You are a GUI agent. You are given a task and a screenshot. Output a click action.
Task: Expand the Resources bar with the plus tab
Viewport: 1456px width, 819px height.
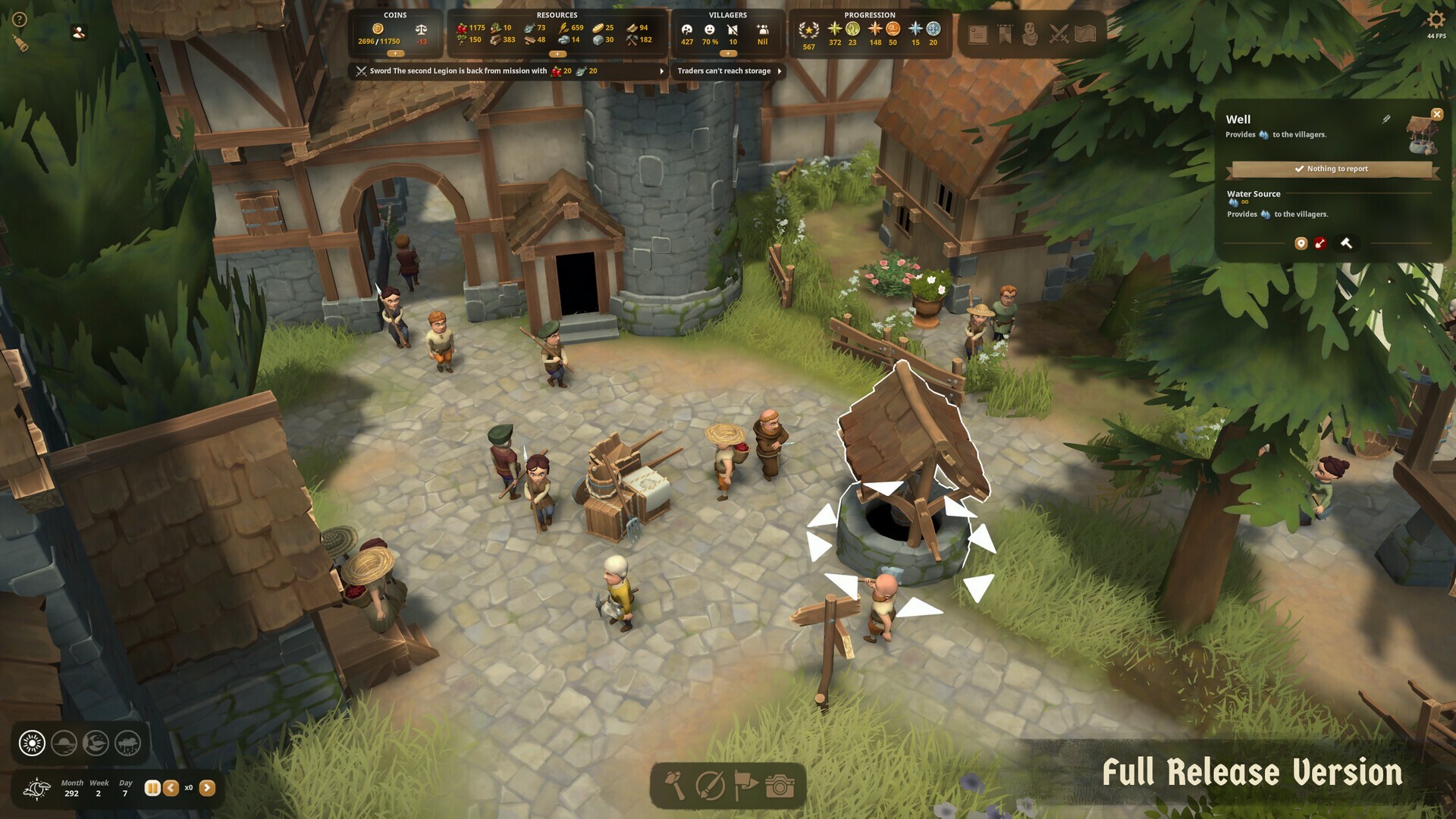[559, 54]
